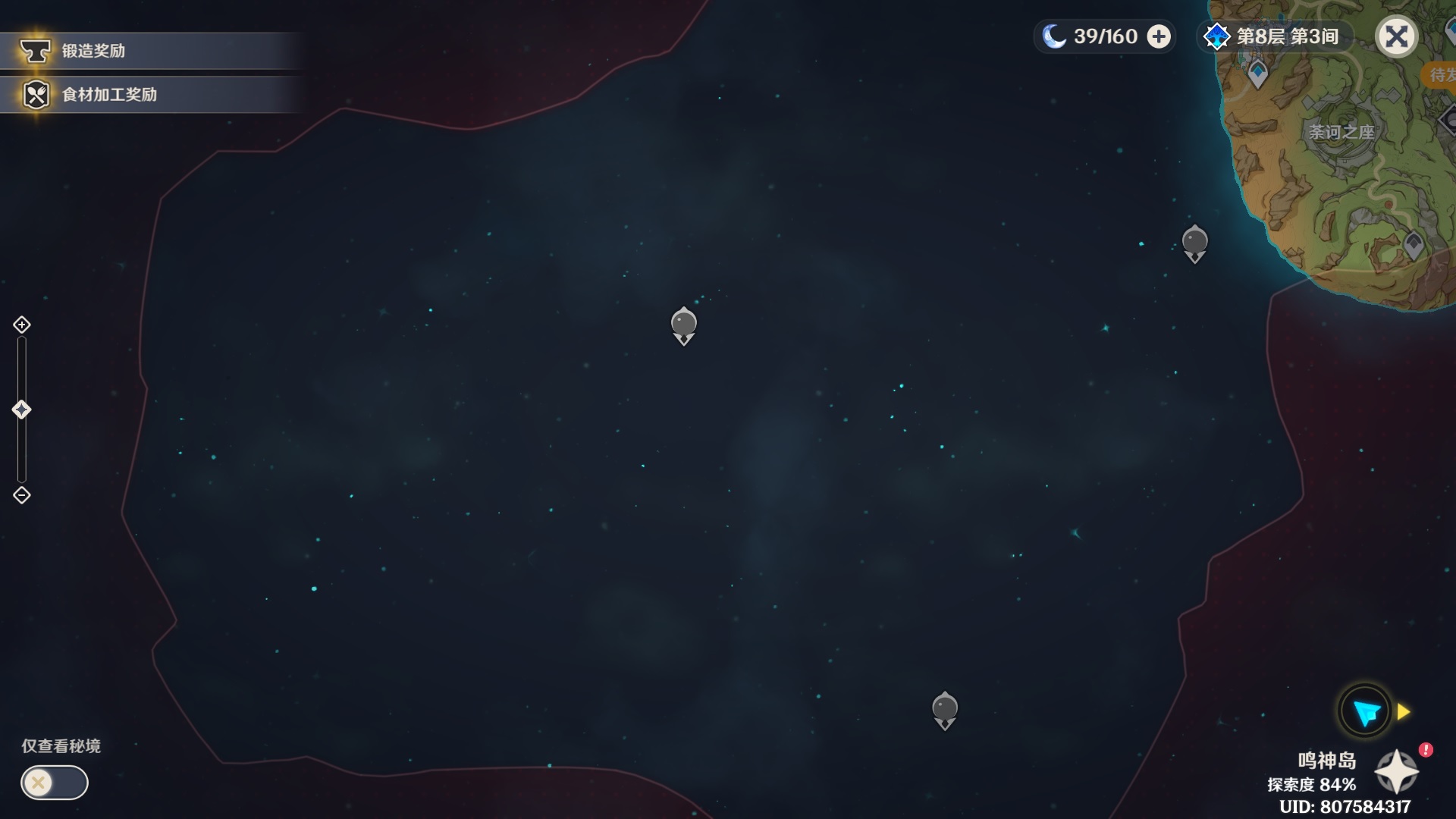
Task: Click the zoom-out control below the slider
Action: [21, 495]
